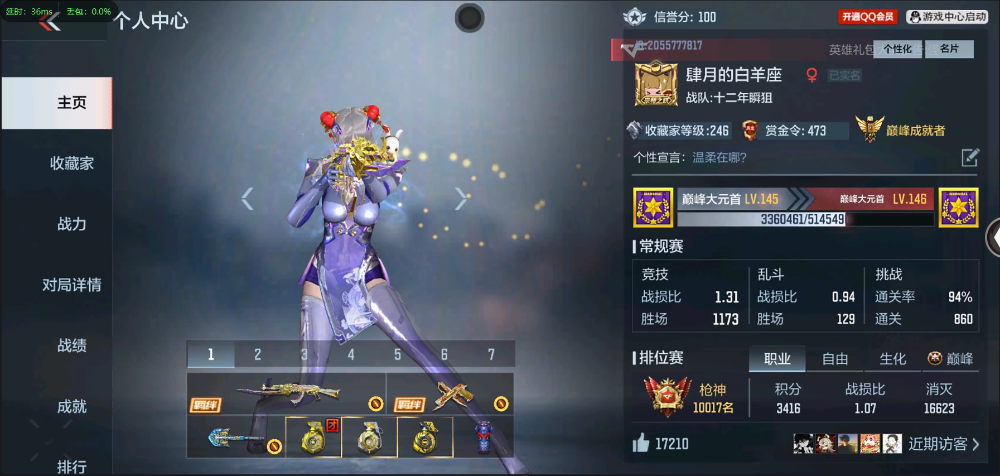Open the 个性化 customization button
Viewport: 1000px width, 476px height.
tap(898, 48)
